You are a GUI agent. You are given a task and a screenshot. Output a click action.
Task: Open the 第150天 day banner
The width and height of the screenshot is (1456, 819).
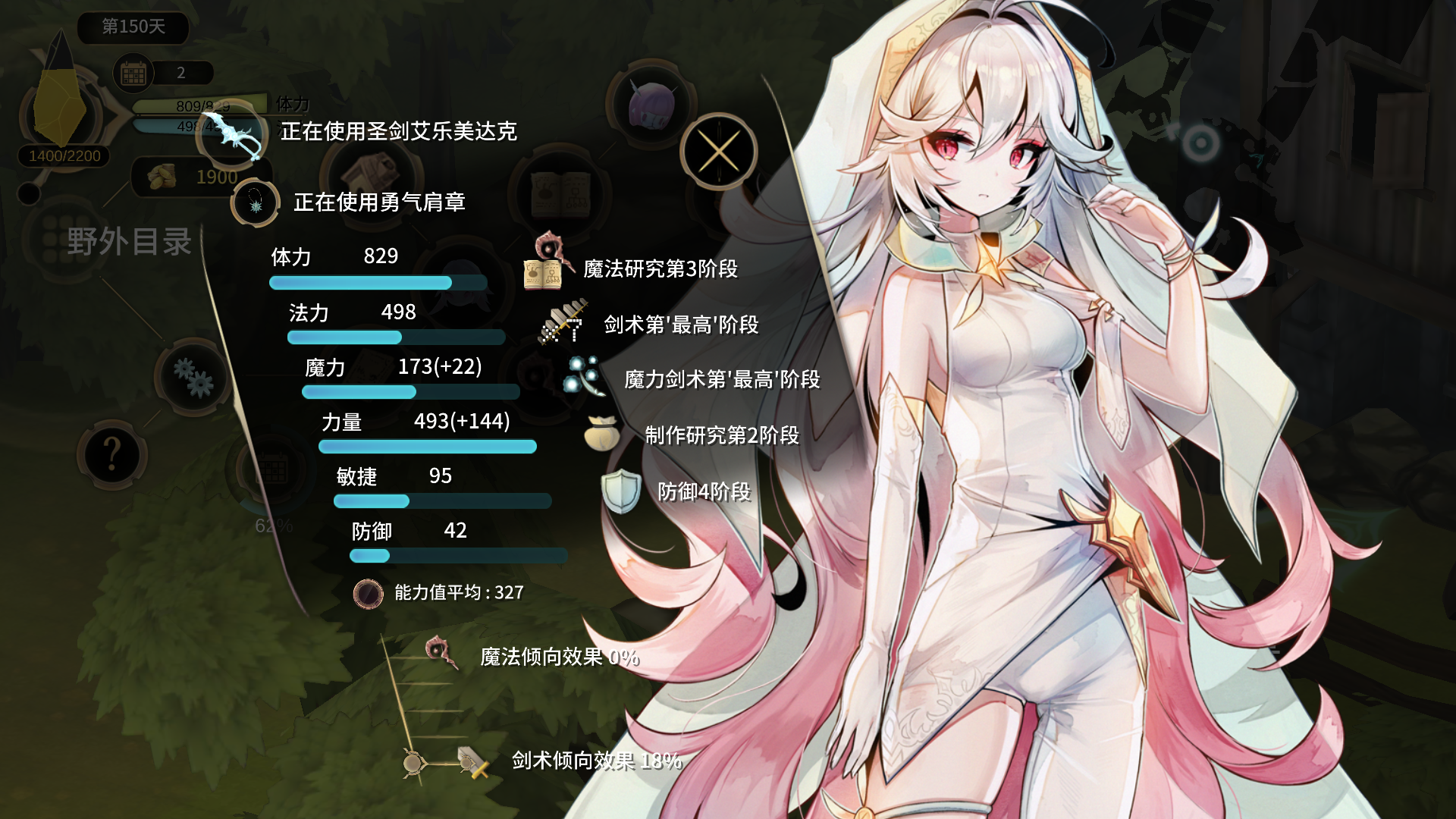tap(133, 28)
